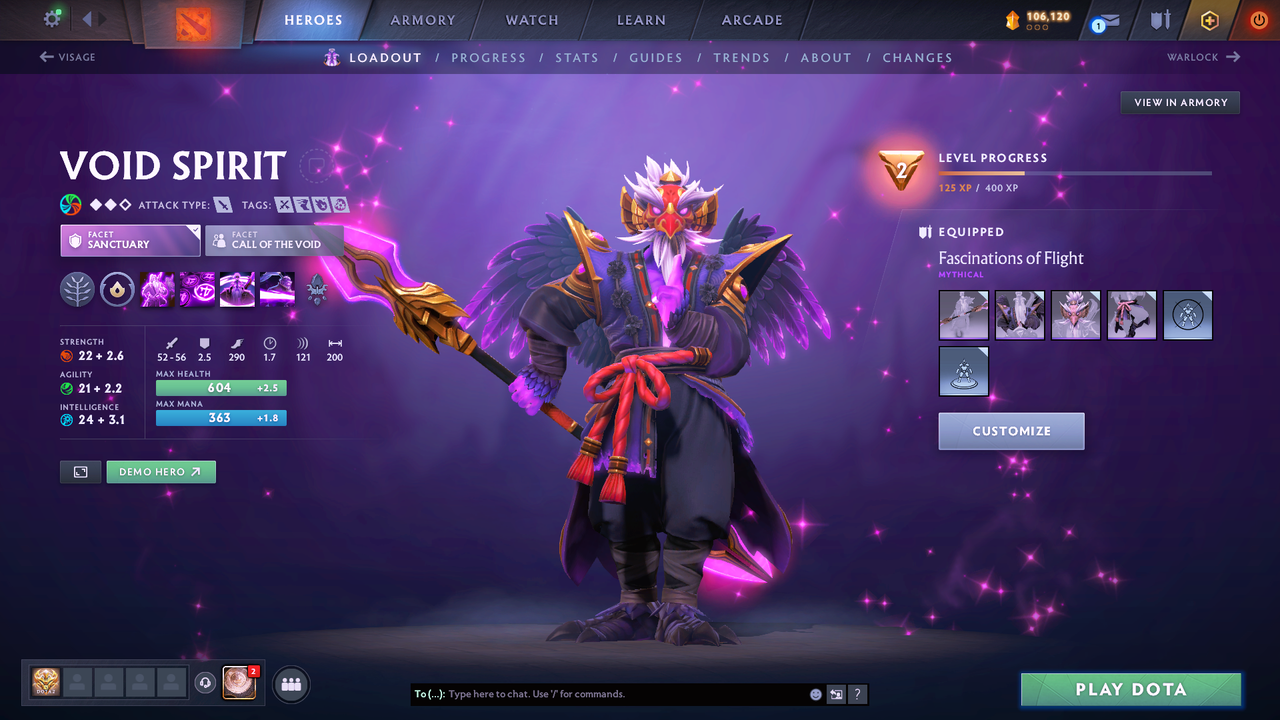Click the Level Progress XP bar

coord(1076,172)
